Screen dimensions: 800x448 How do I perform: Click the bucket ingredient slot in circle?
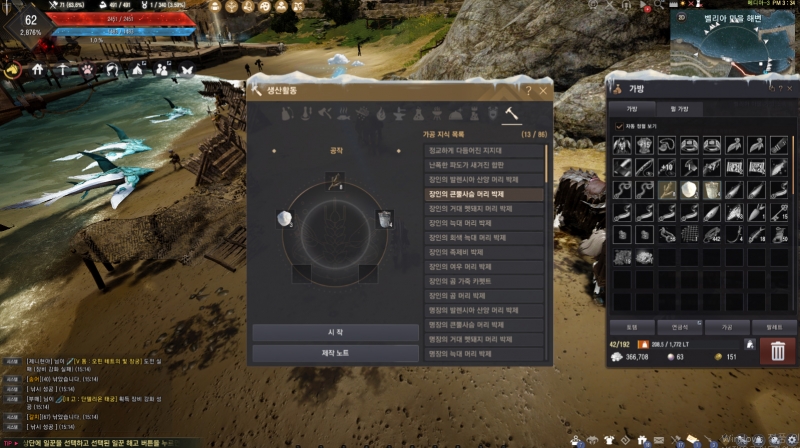(382, 218)
